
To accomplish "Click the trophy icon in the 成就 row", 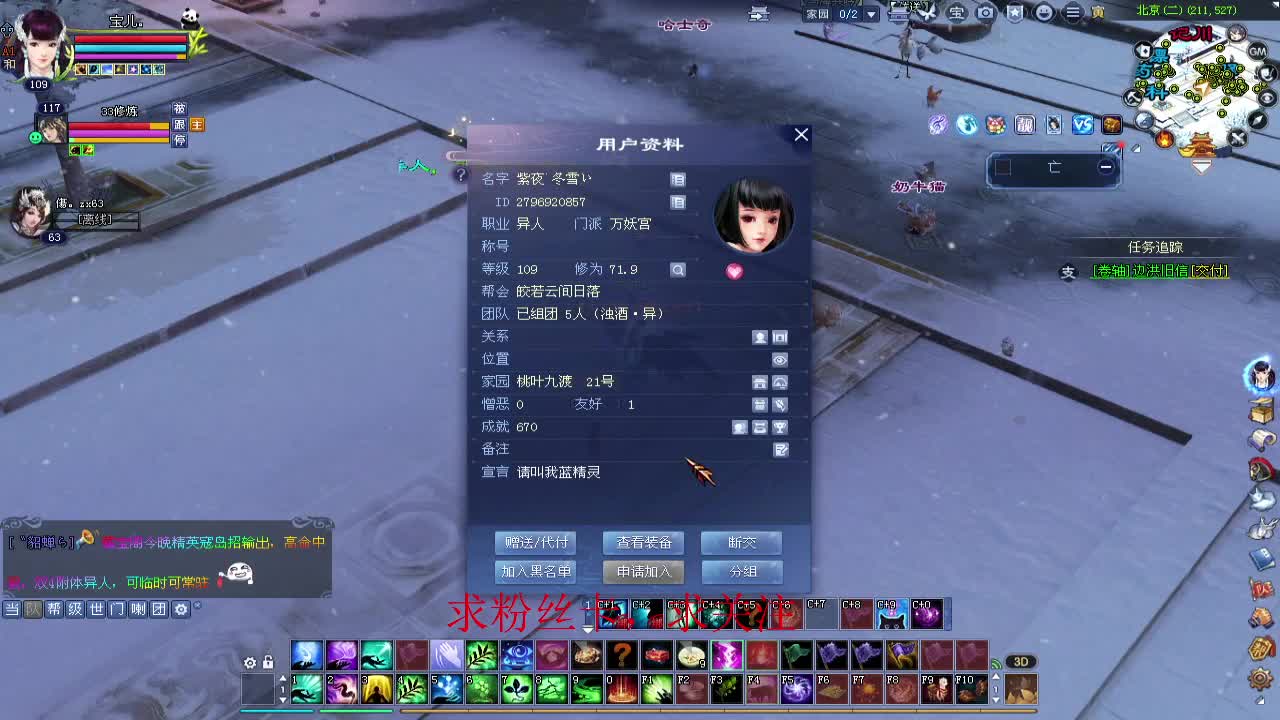I will tap(781, 427).
